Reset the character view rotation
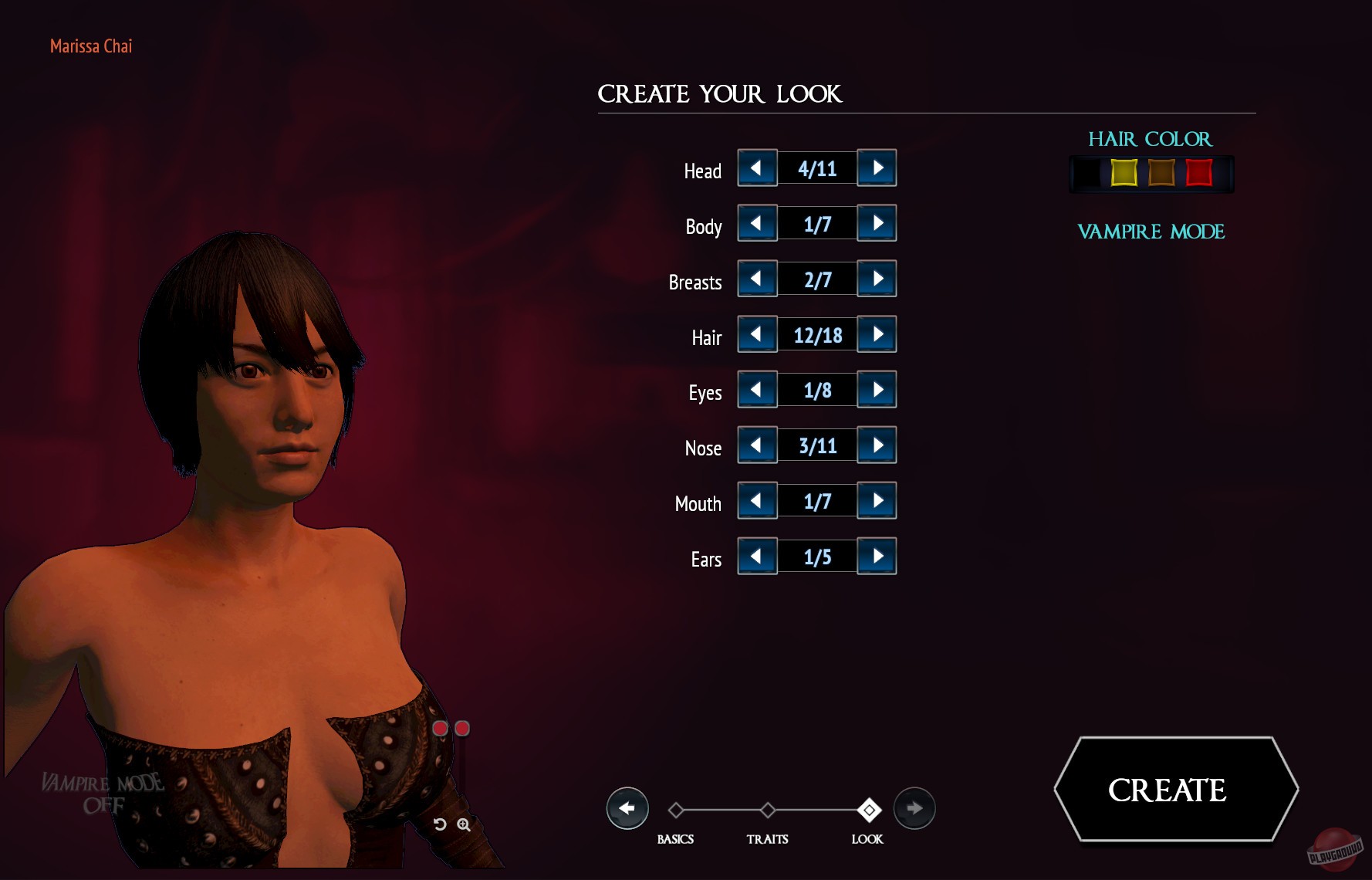This screenshot has width=1372, height=880. tap(440, 824)
